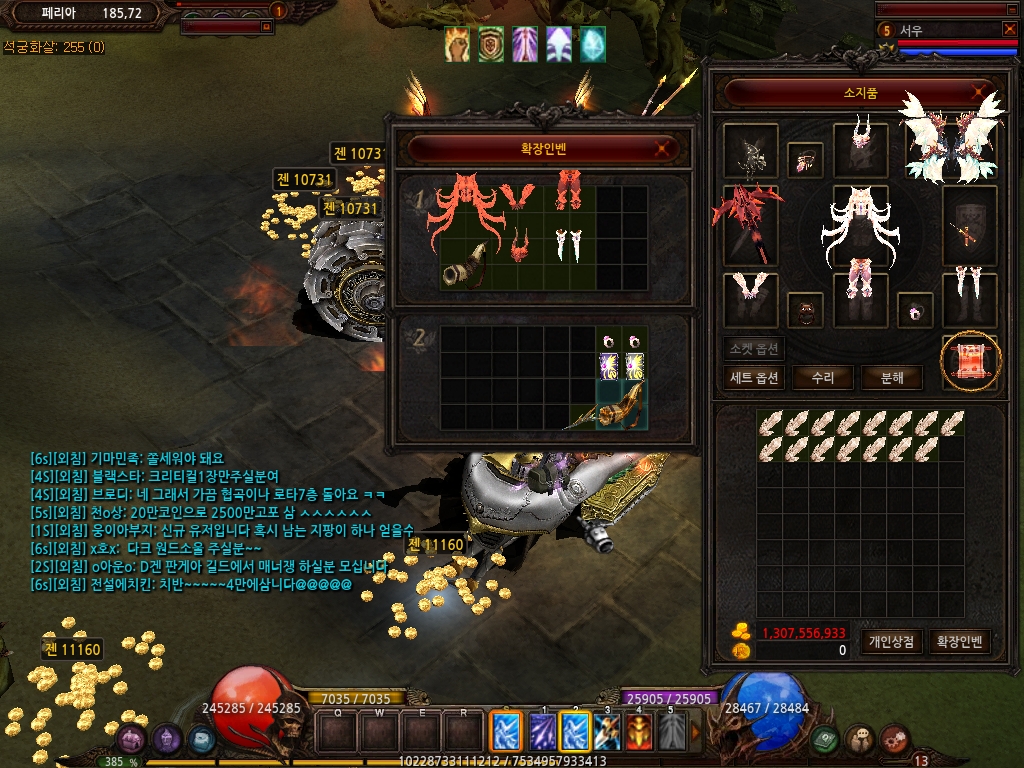Activate the orange-framed lightning skill slot
The width and height of the screenshot is (1024, 768).
(503, 730)
